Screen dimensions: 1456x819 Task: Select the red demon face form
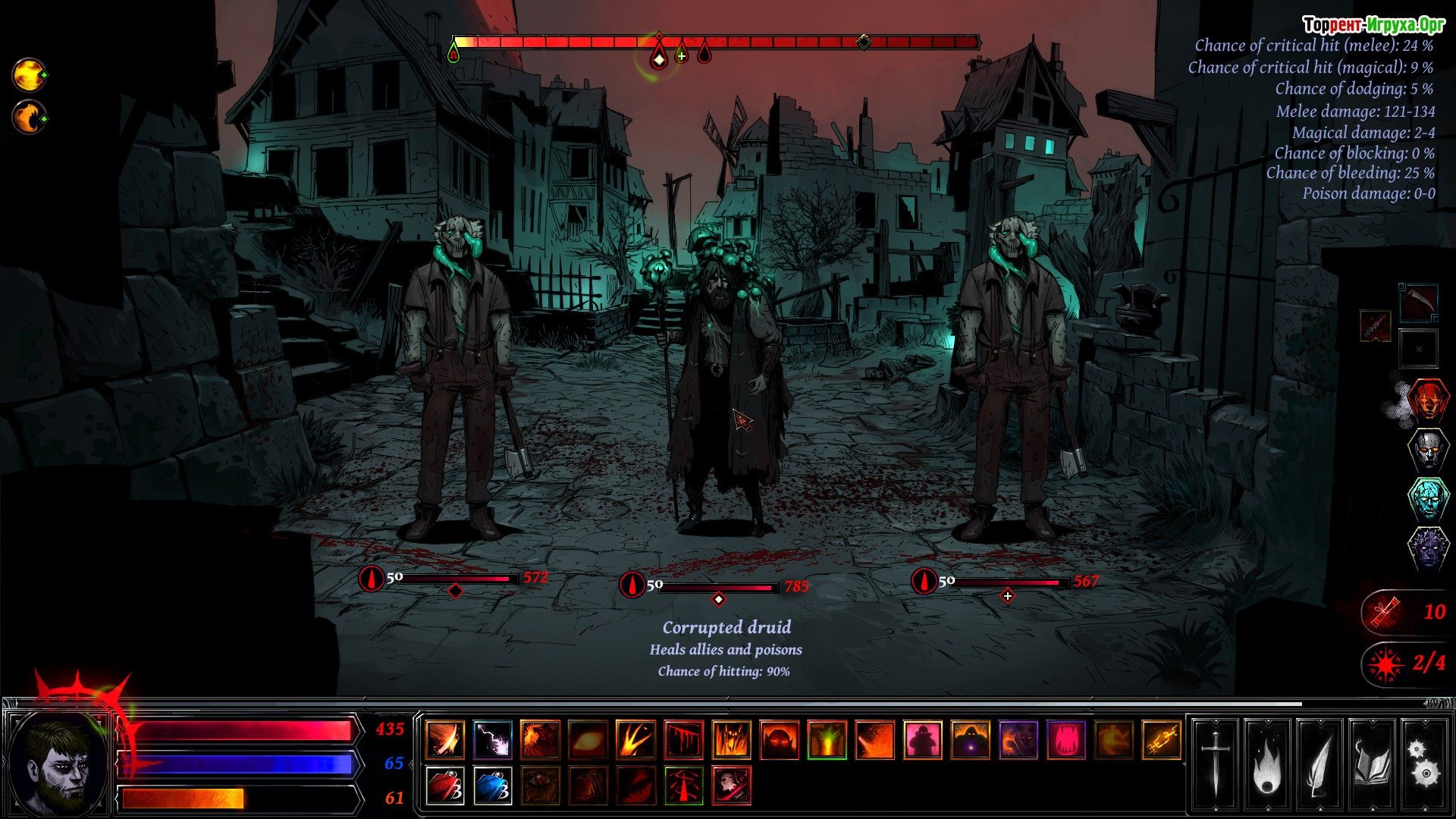[1428, 400]
